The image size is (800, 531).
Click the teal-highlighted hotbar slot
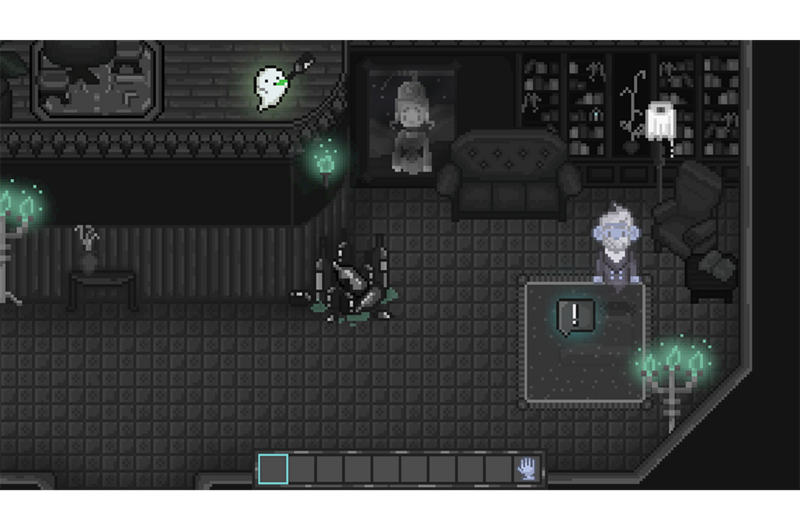(273, 468)
